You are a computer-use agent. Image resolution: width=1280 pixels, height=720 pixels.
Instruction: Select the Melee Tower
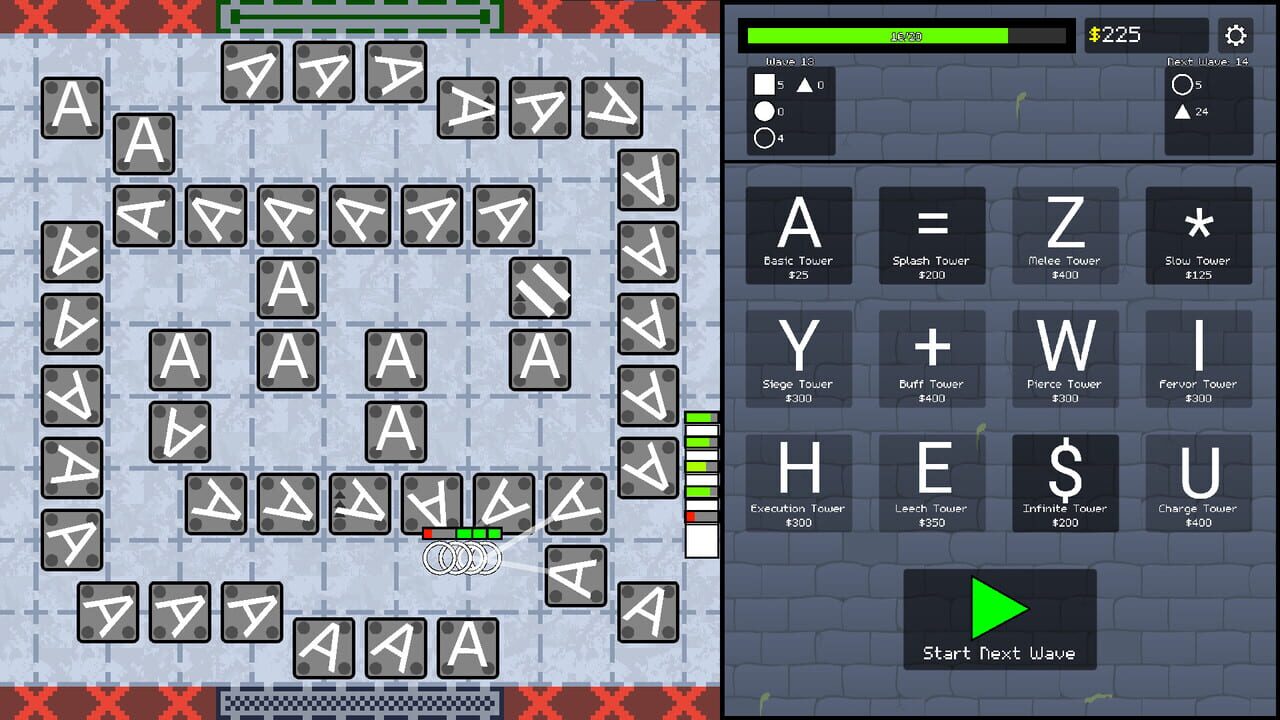[1065, 235]
